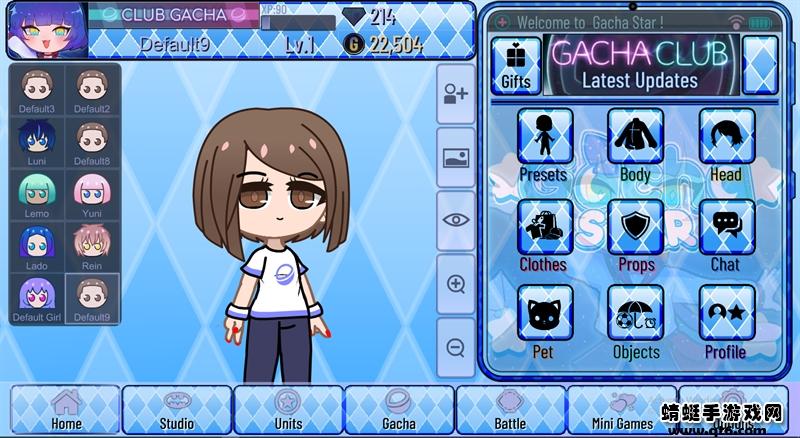Image resolution: width=800 pixels, height=438 pixels.
Task: Open the Gacha tab
Action: 399,410
